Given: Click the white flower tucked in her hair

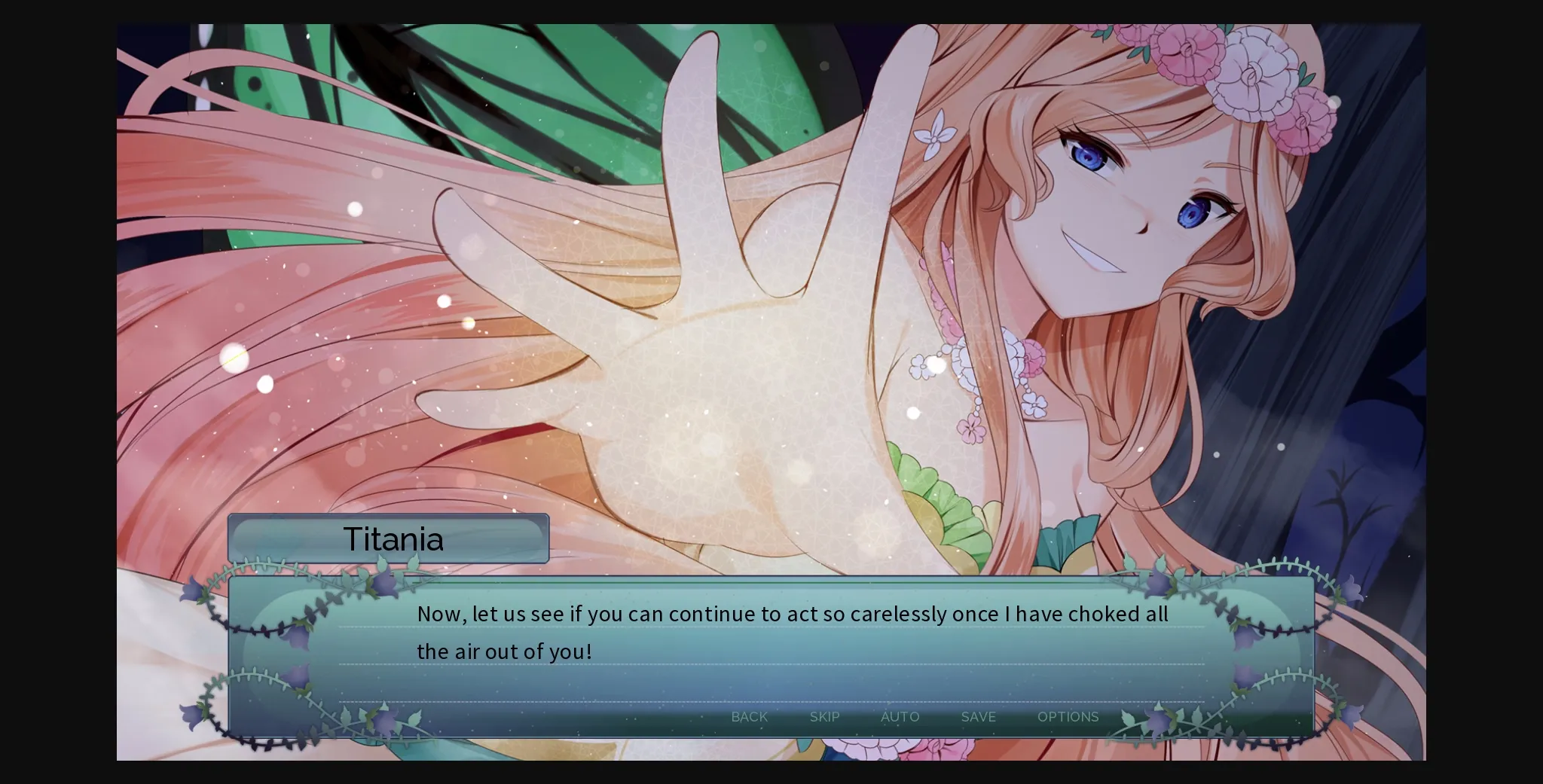Looking at the screenshot, I should click(x=936, y=139).
